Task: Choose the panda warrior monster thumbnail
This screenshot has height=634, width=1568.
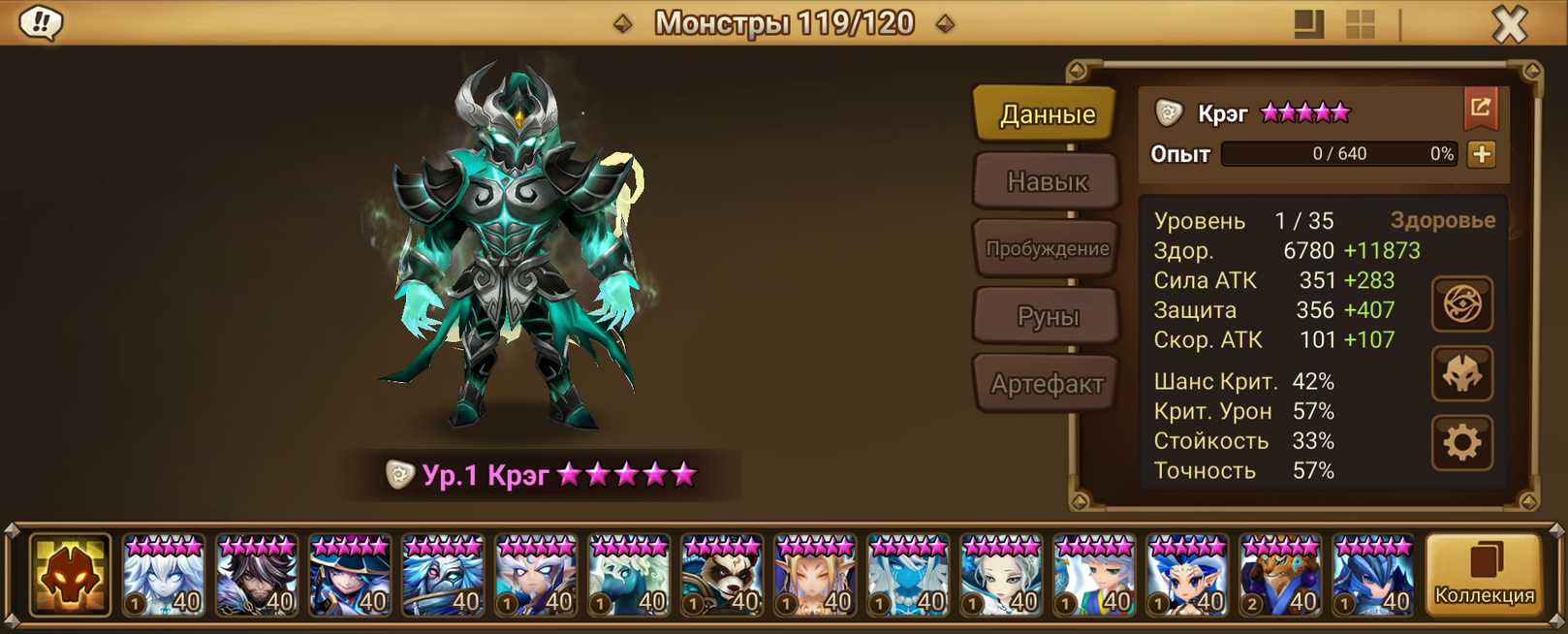Action: (x=722, y=576)
